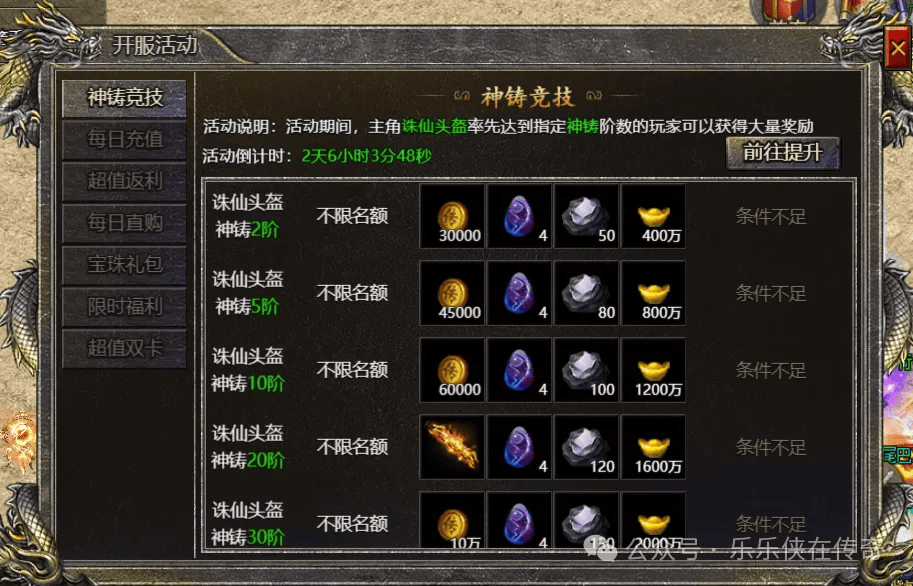
Task: Select the 60000 coin reward slot
Action: click(452, 371)
